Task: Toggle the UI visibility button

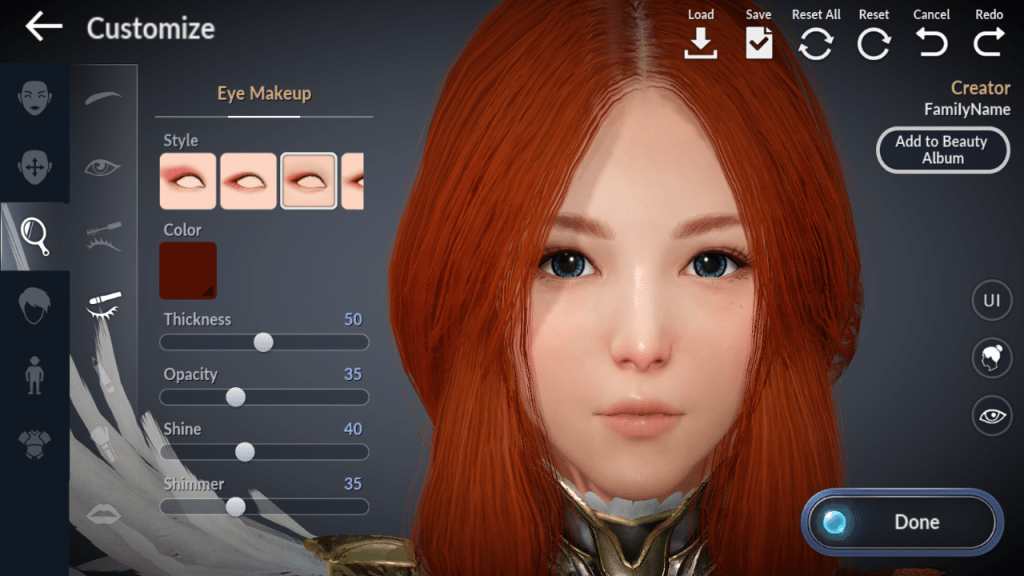Action: tap(991, 301)
